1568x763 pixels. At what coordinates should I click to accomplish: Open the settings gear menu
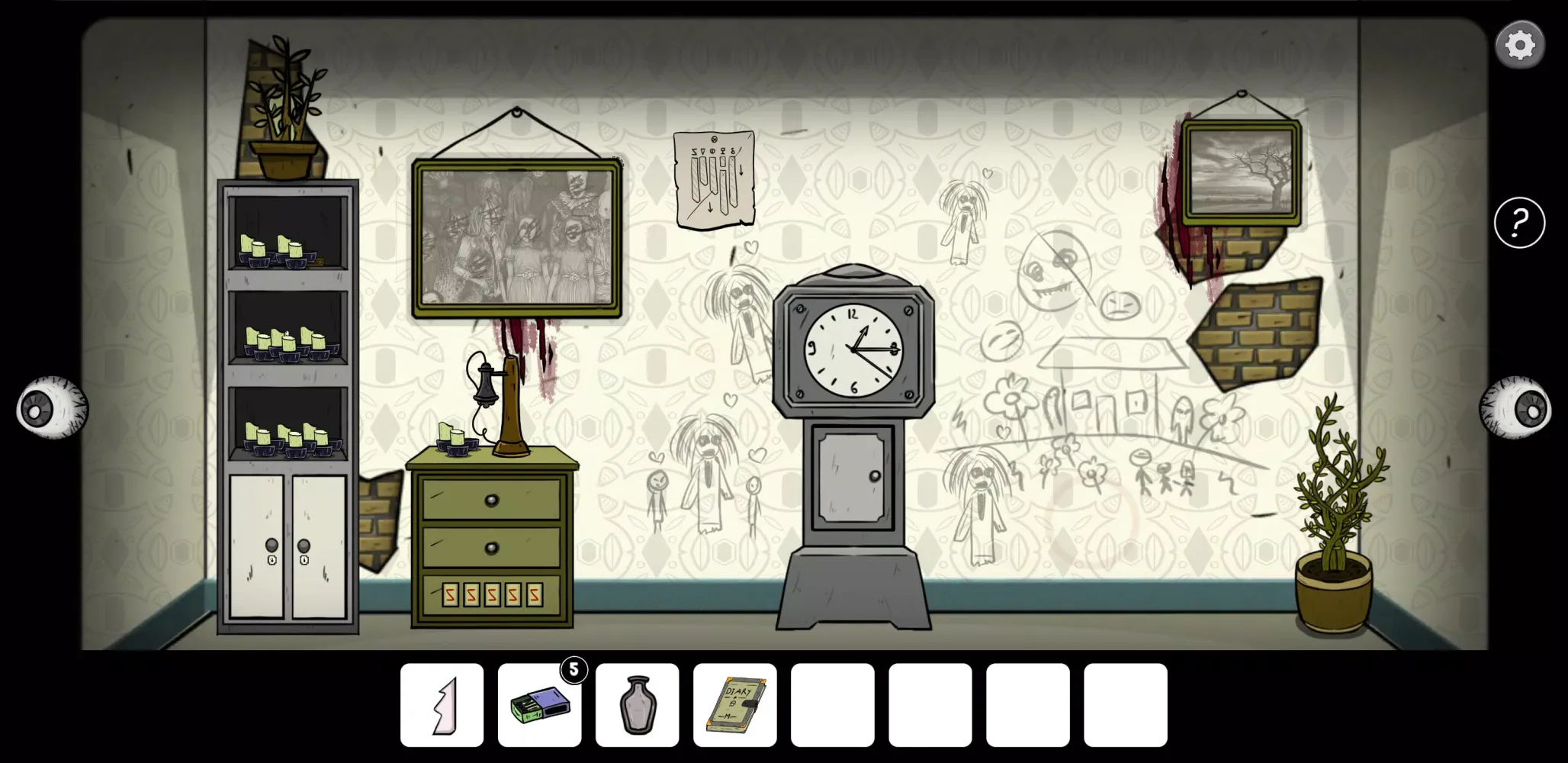tap(1520, 43)
